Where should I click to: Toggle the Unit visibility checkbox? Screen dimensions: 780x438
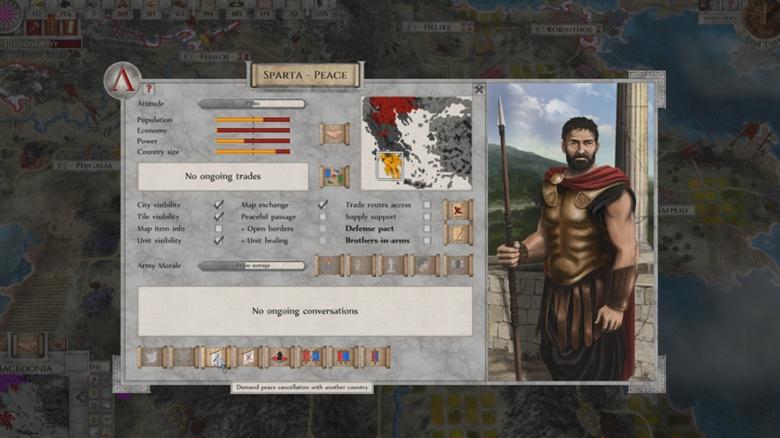tap(218, 241)
